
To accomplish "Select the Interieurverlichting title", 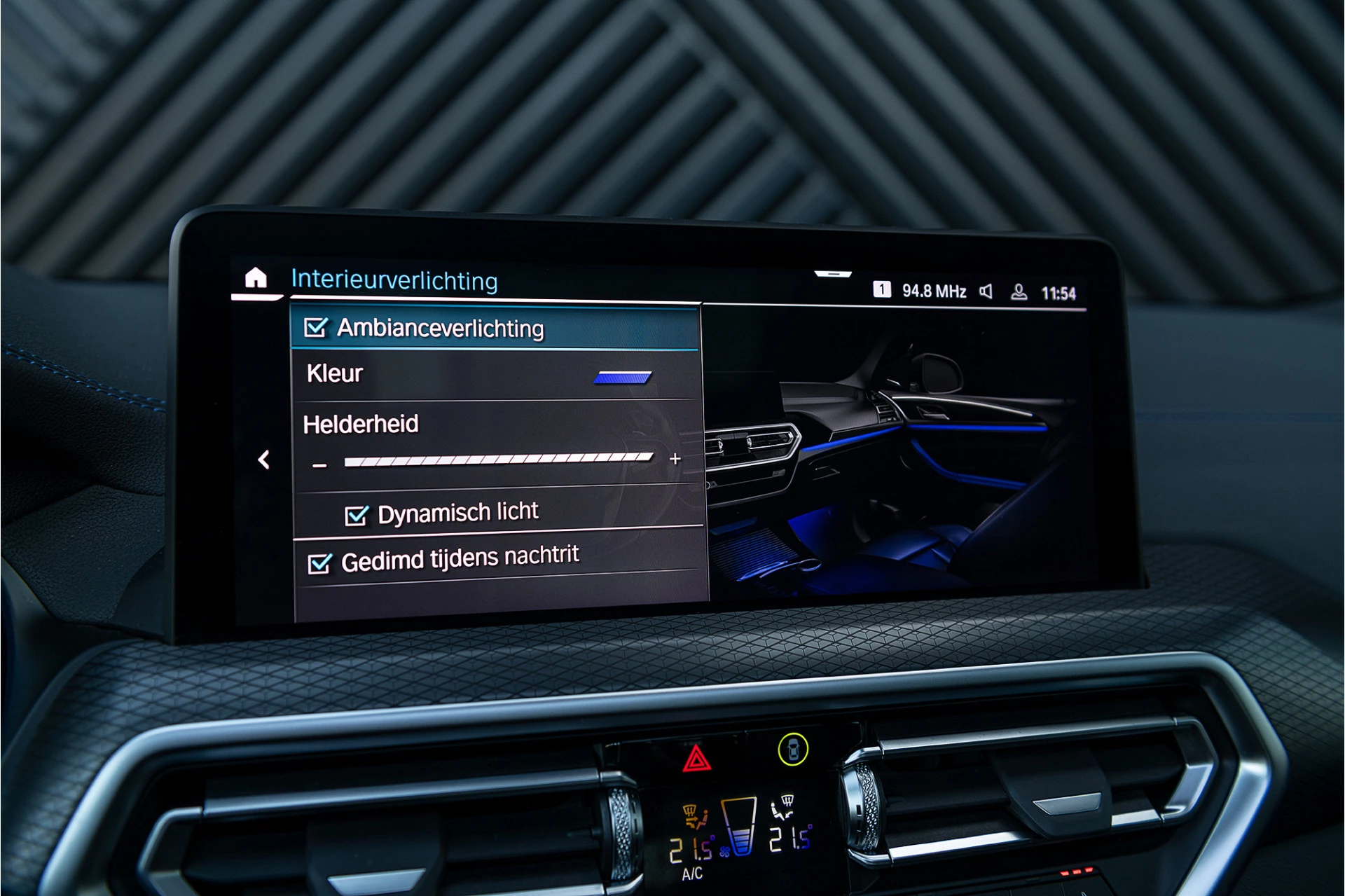I will click(396, 280).
